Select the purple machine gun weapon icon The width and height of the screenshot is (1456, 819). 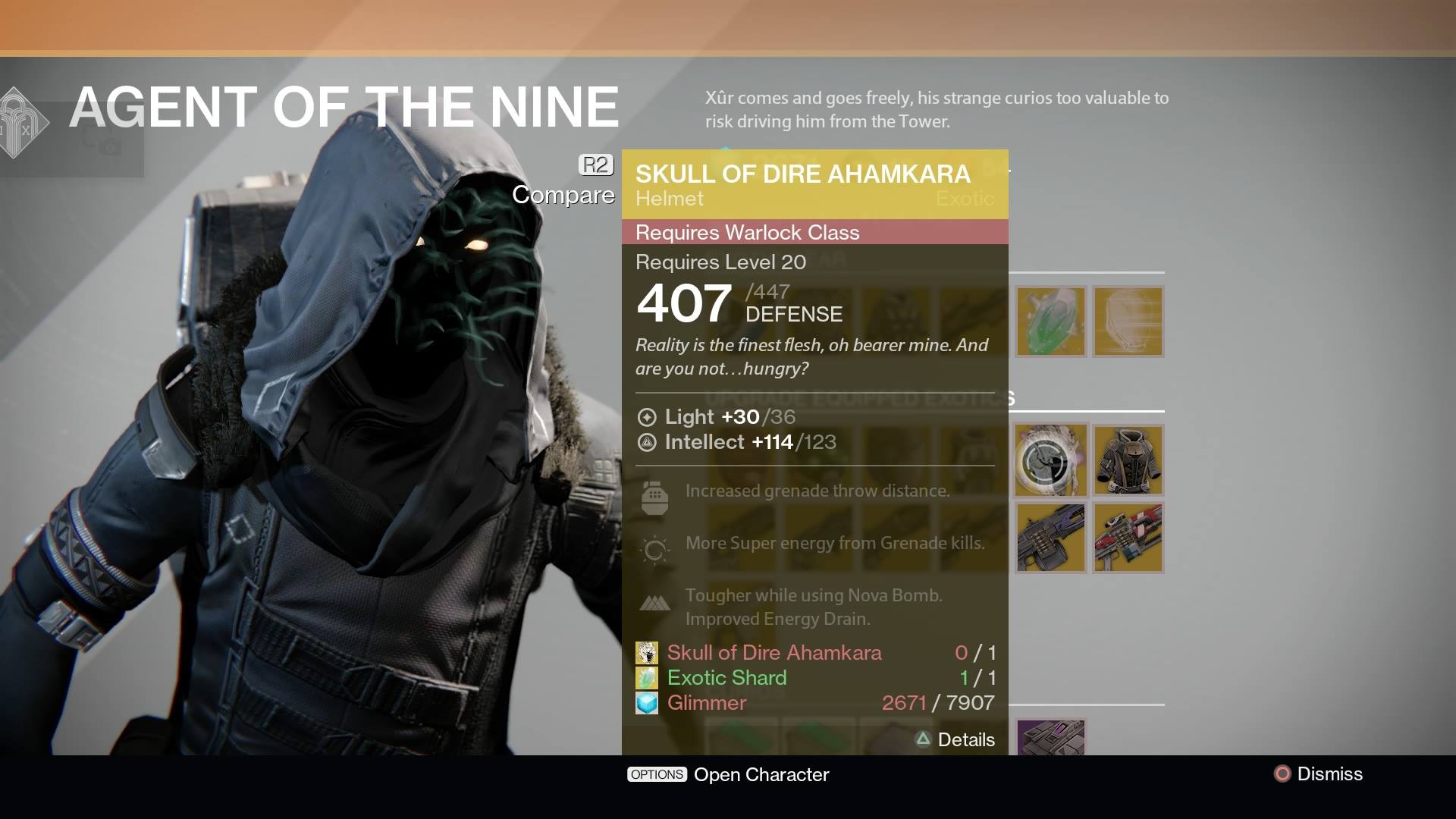click(1051, 538)
